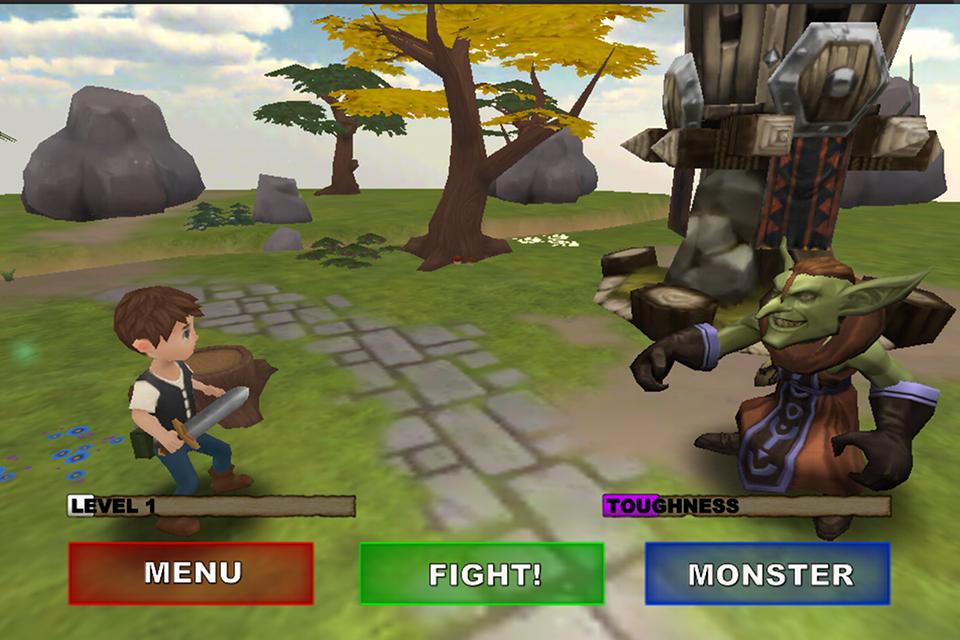Open the red MENU button

pos(191,573)
